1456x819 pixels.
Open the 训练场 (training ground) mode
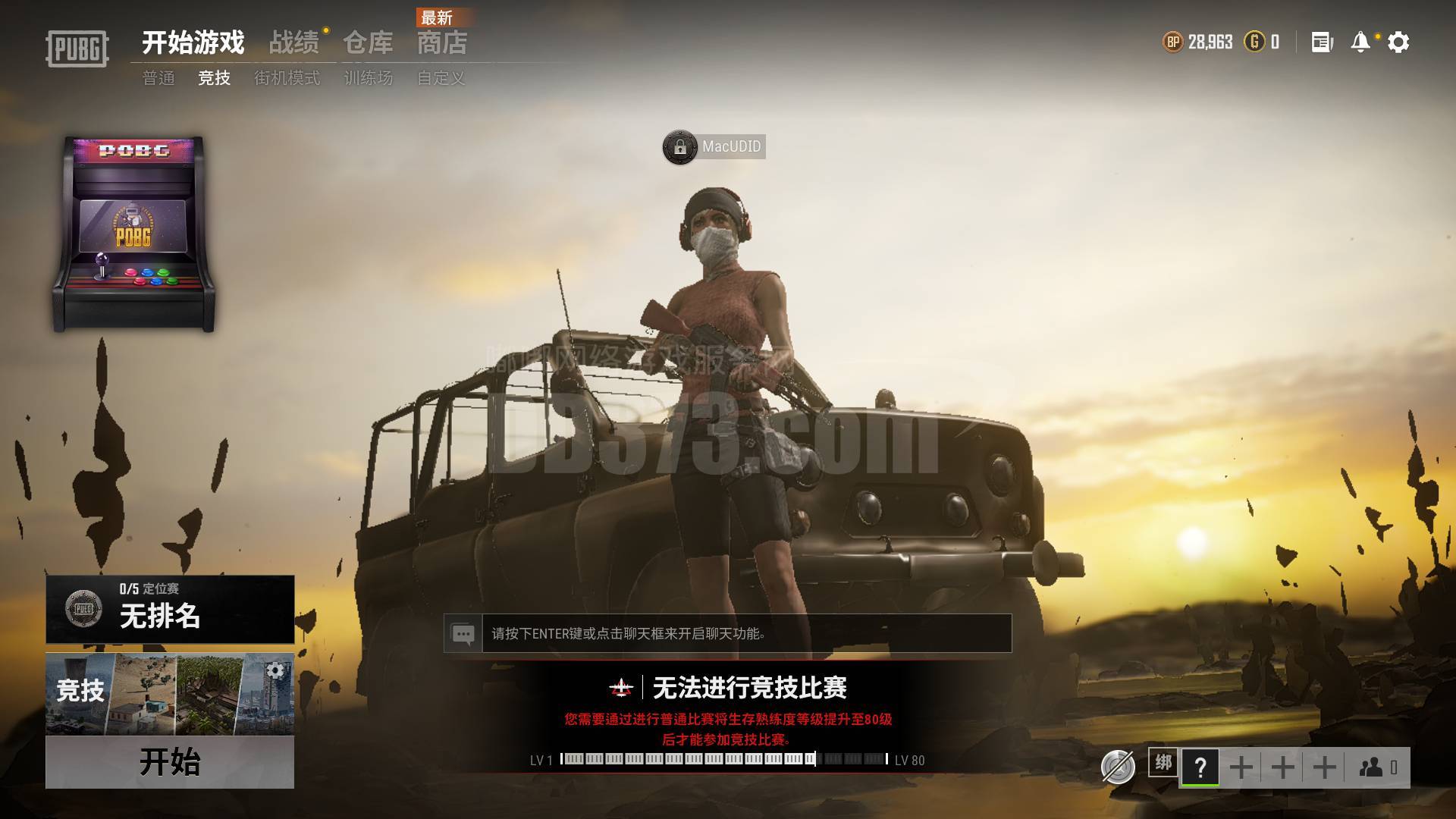pyautogui.click(x=369, y=78)
